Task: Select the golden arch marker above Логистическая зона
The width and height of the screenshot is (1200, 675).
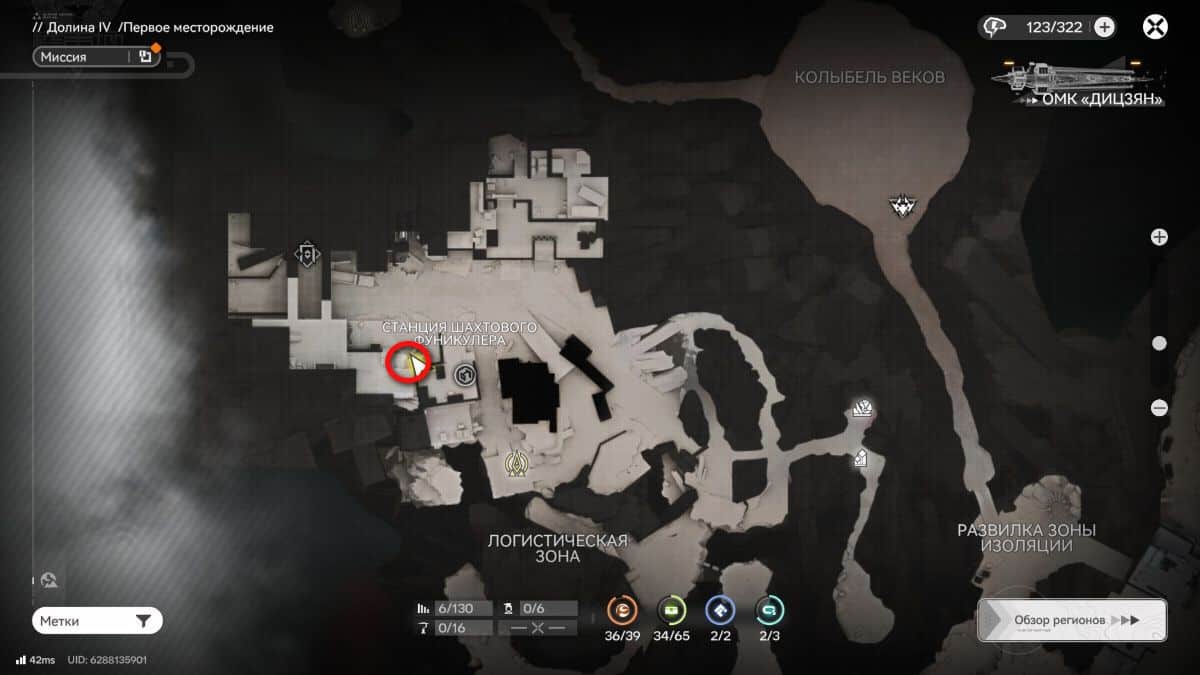Action: point(517,463)
